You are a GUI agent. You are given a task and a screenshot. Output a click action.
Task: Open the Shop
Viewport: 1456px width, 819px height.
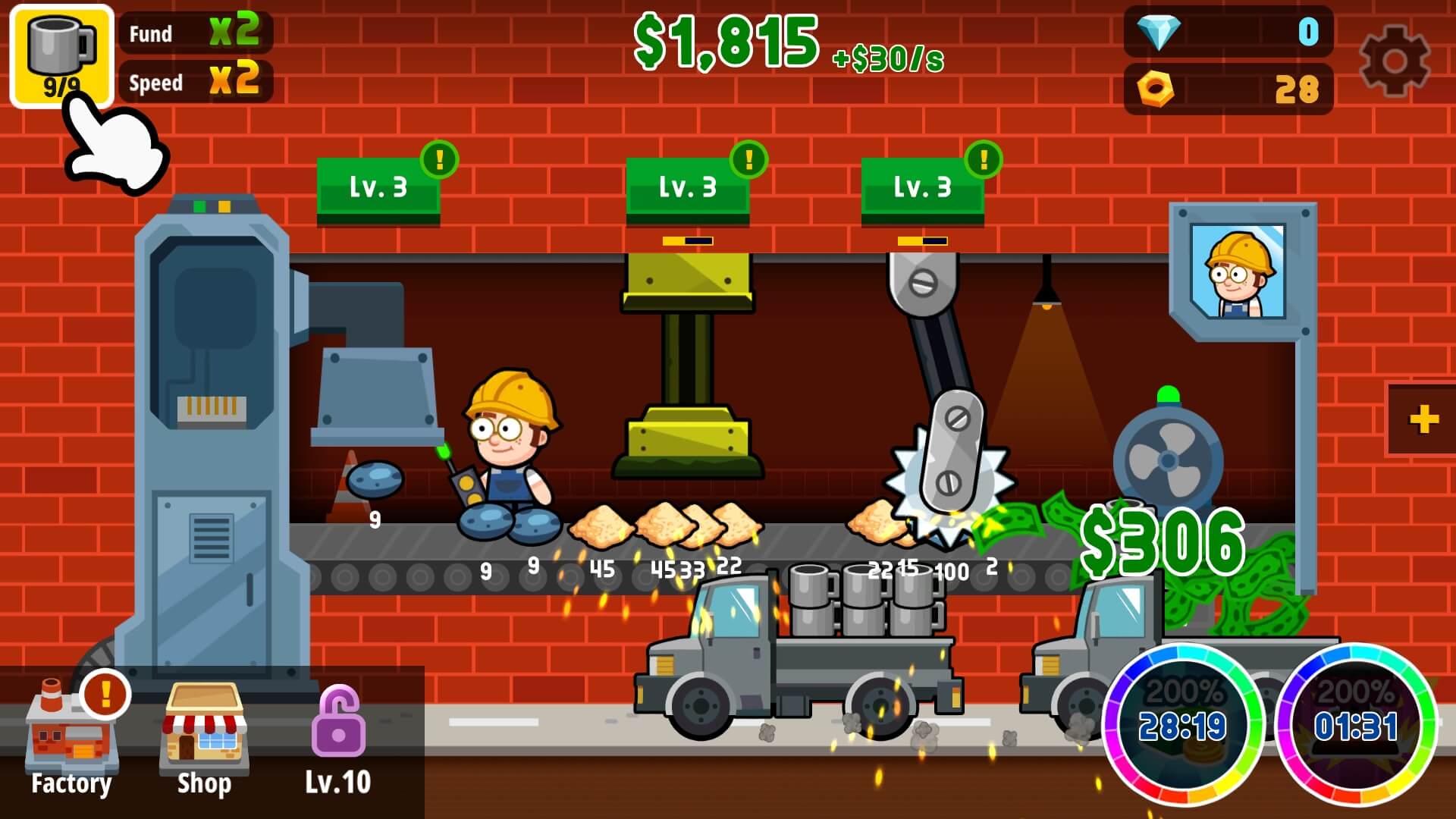(203, 745)
